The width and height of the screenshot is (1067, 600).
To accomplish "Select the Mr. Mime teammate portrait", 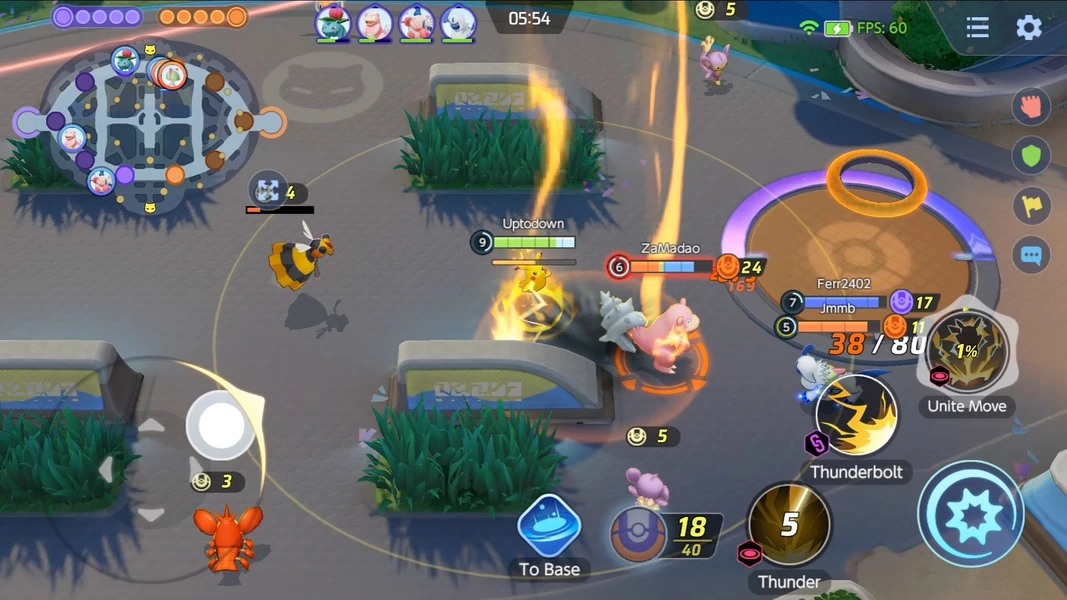I will [x=416, y=22].
